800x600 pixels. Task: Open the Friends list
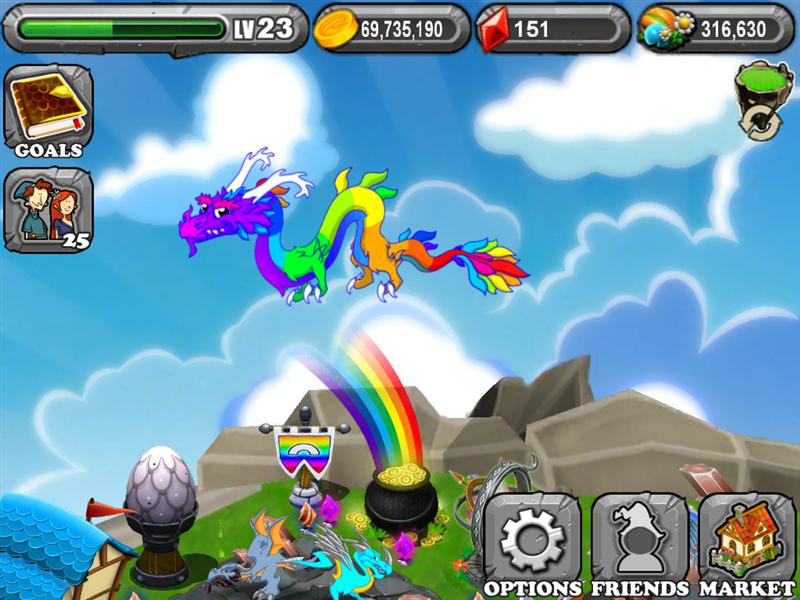click(639, 541)
